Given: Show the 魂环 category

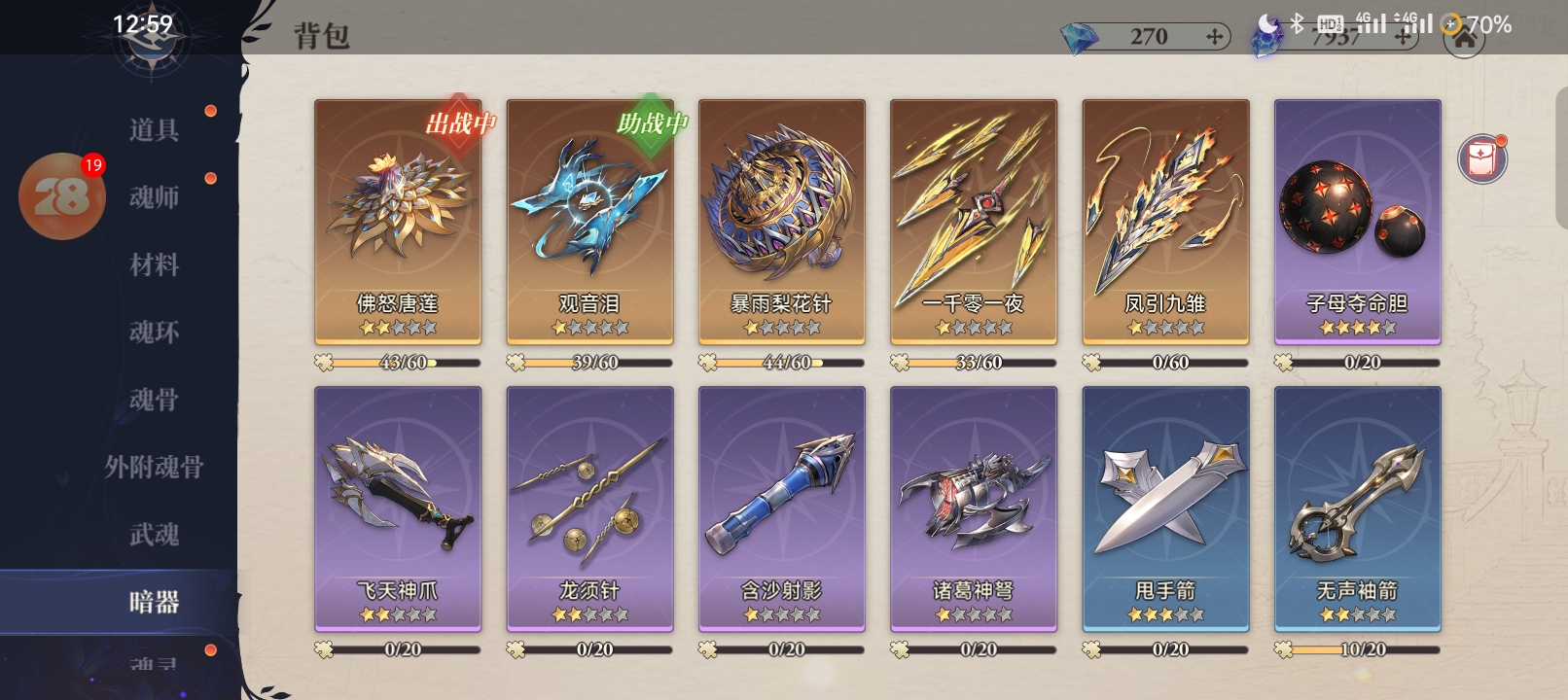Looking at the screenshot, I should click(154, 332).
